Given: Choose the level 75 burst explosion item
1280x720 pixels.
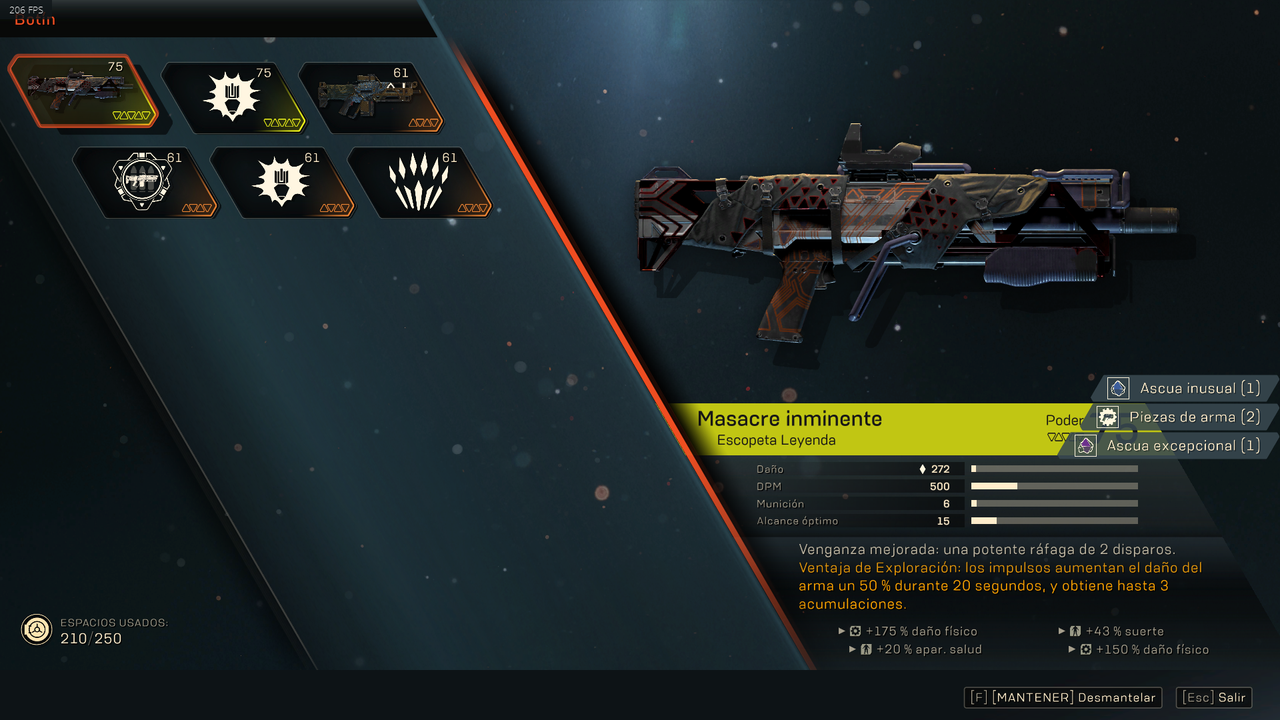Looking at the screenshot, I should click(232, 97).
